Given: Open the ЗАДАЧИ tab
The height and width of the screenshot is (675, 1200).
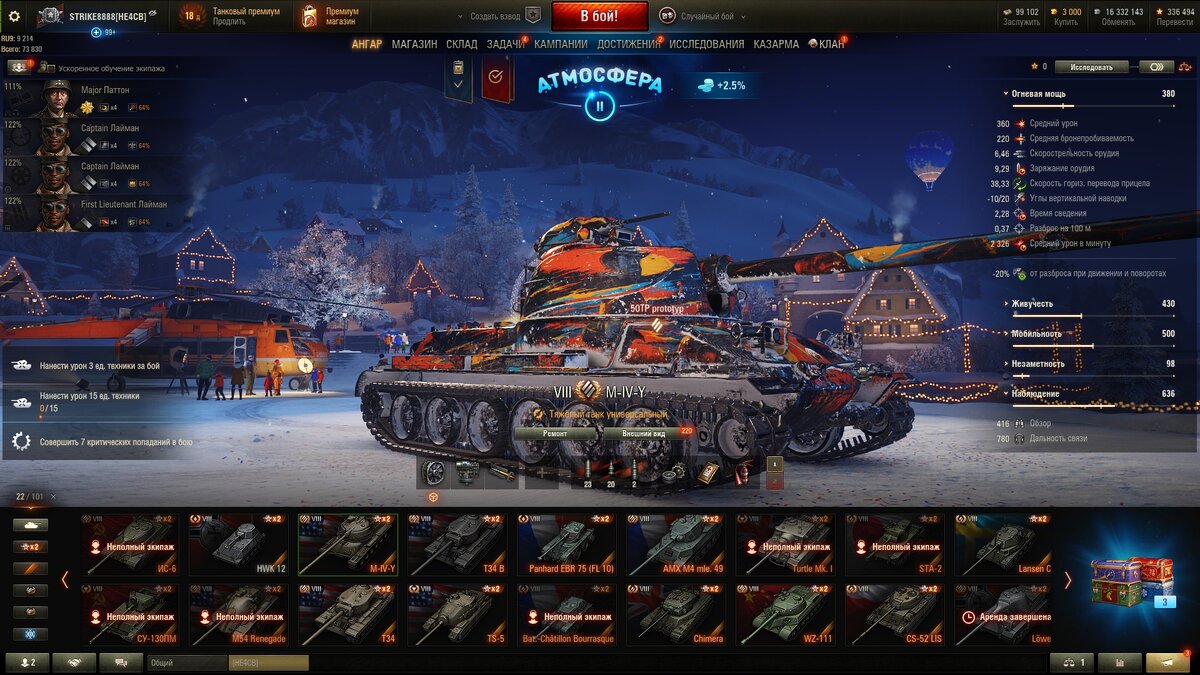Looking at the screenshot, I should point(505,44).
